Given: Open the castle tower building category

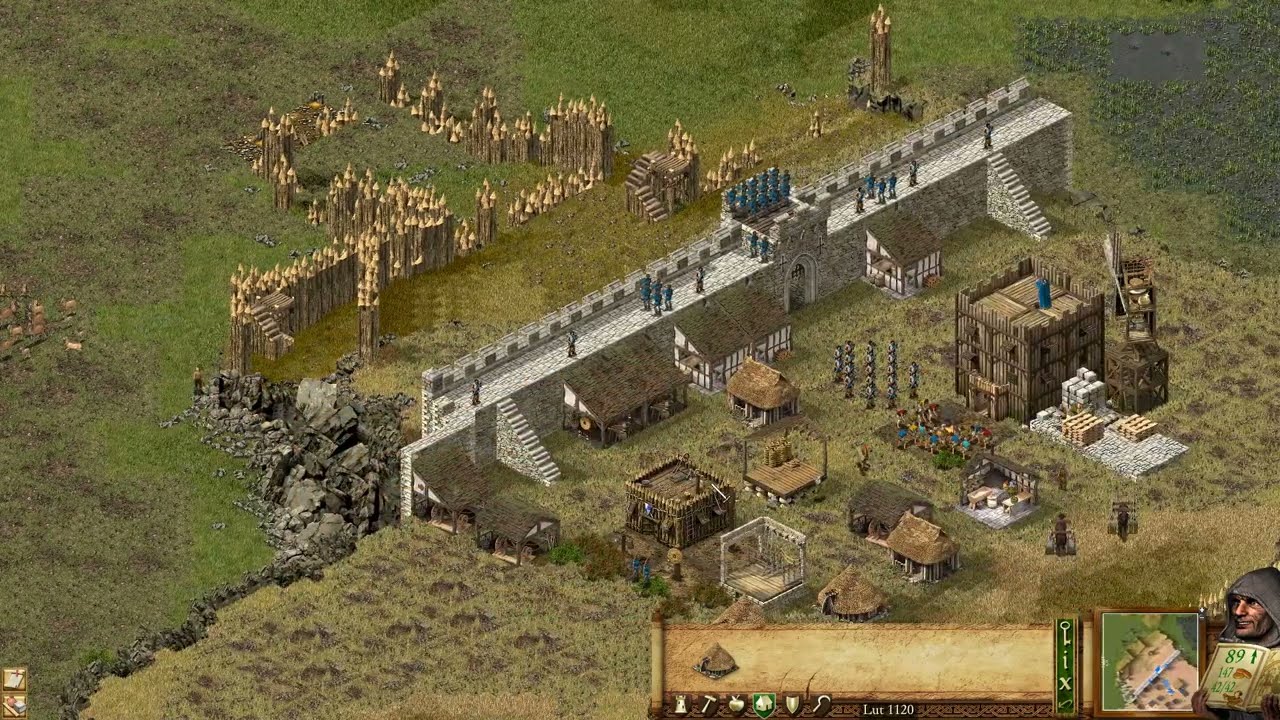Looking at the screenshot, I should point(682,705).
